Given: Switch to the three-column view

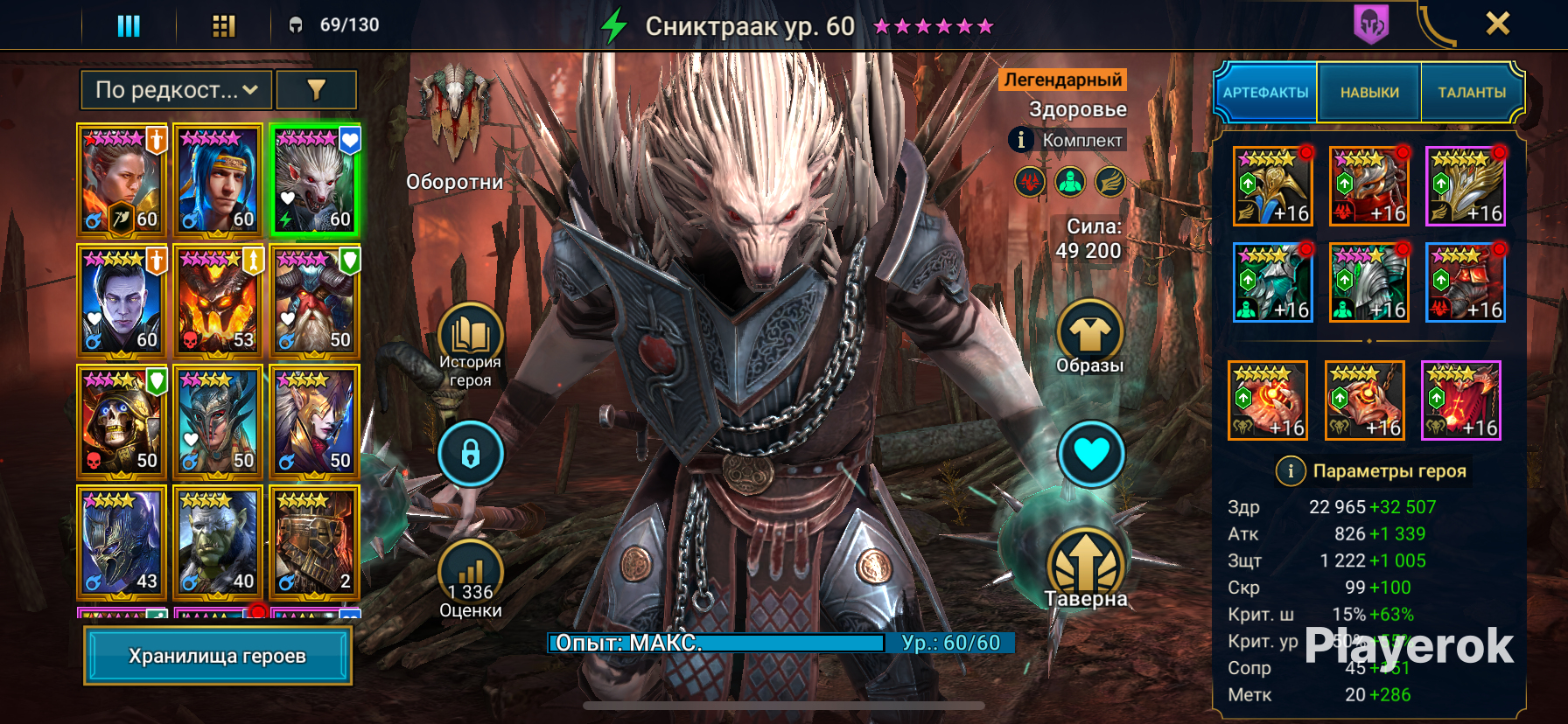Looking at the screenshot, I should [129, 25].
